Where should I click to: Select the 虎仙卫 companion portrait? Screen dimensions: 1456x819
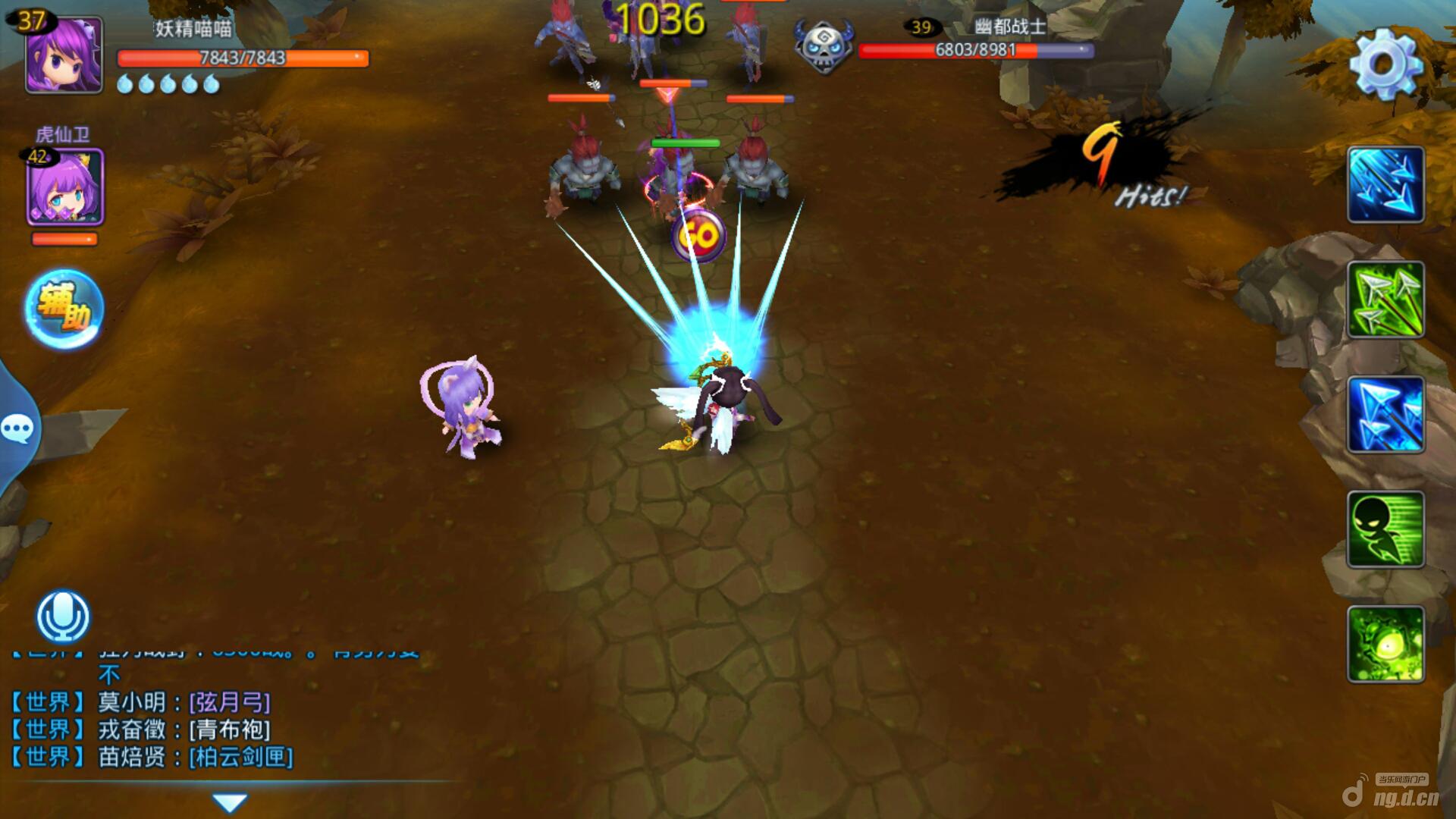(x=65, y=187)
